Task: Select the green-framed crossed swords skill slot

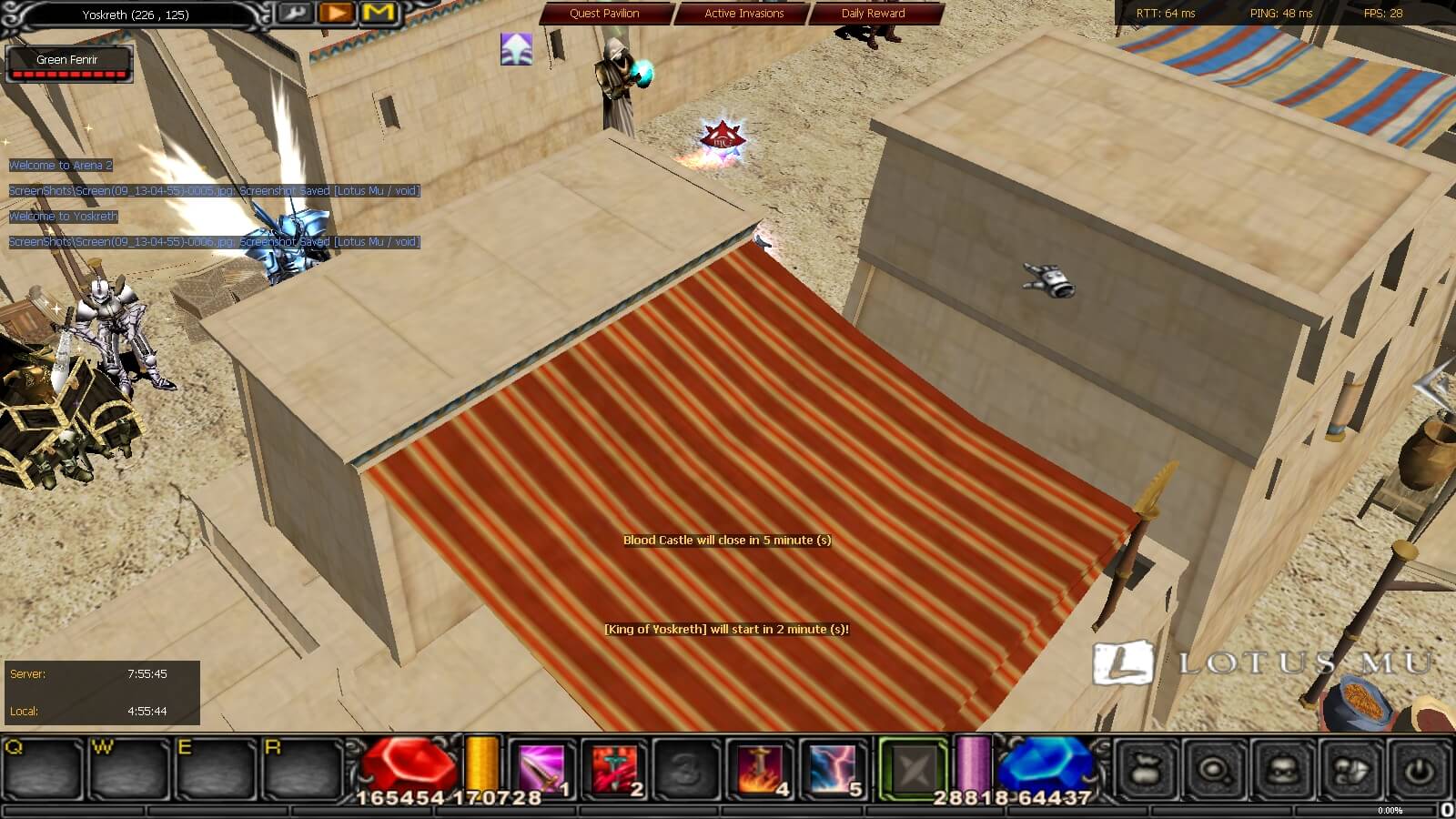Action: tap(912, 769)
